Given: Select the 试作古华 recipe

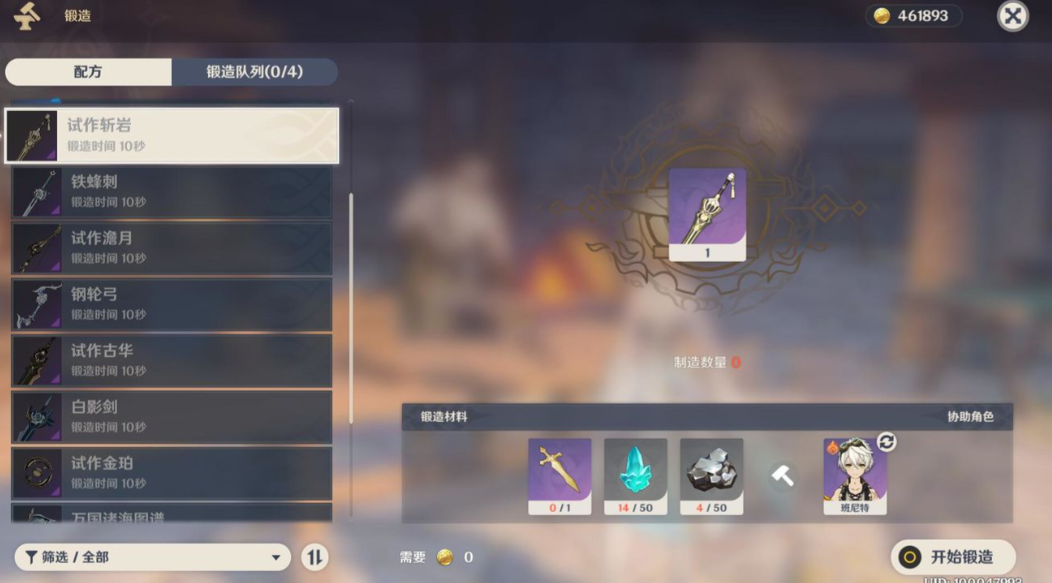Looking at the screenshot, I should 172,360.
